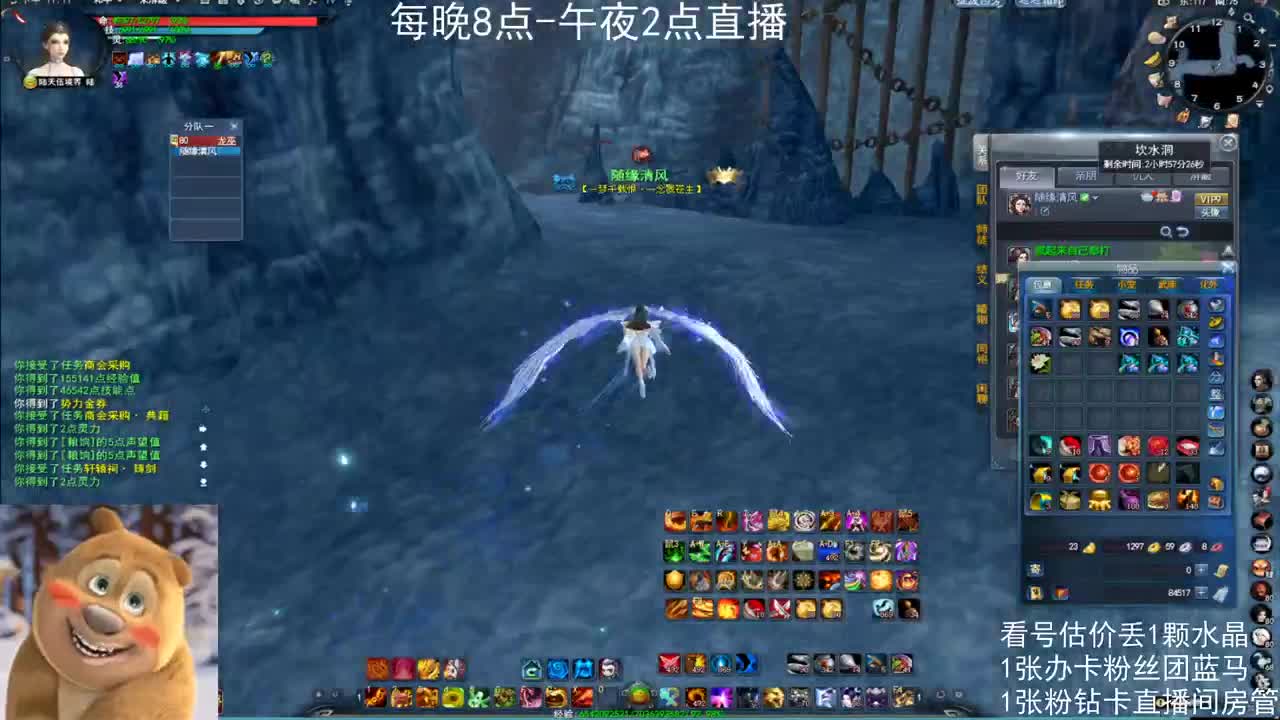Click the refresh arrow beside the friend search
Screen dimensions: 1280x720
[1183, 232]
